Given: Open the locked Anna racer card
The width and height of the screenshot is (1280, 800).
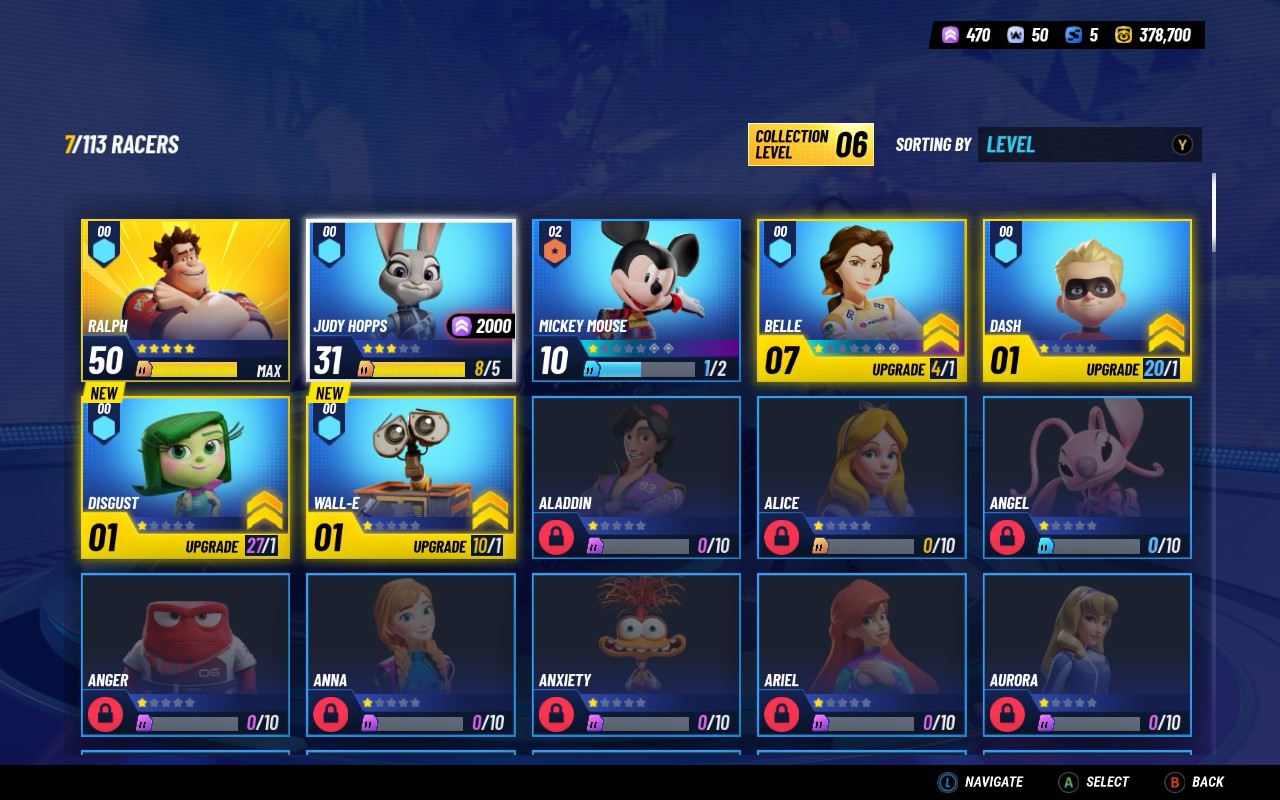Looking at the screenshot, I should tap(411, 654).
